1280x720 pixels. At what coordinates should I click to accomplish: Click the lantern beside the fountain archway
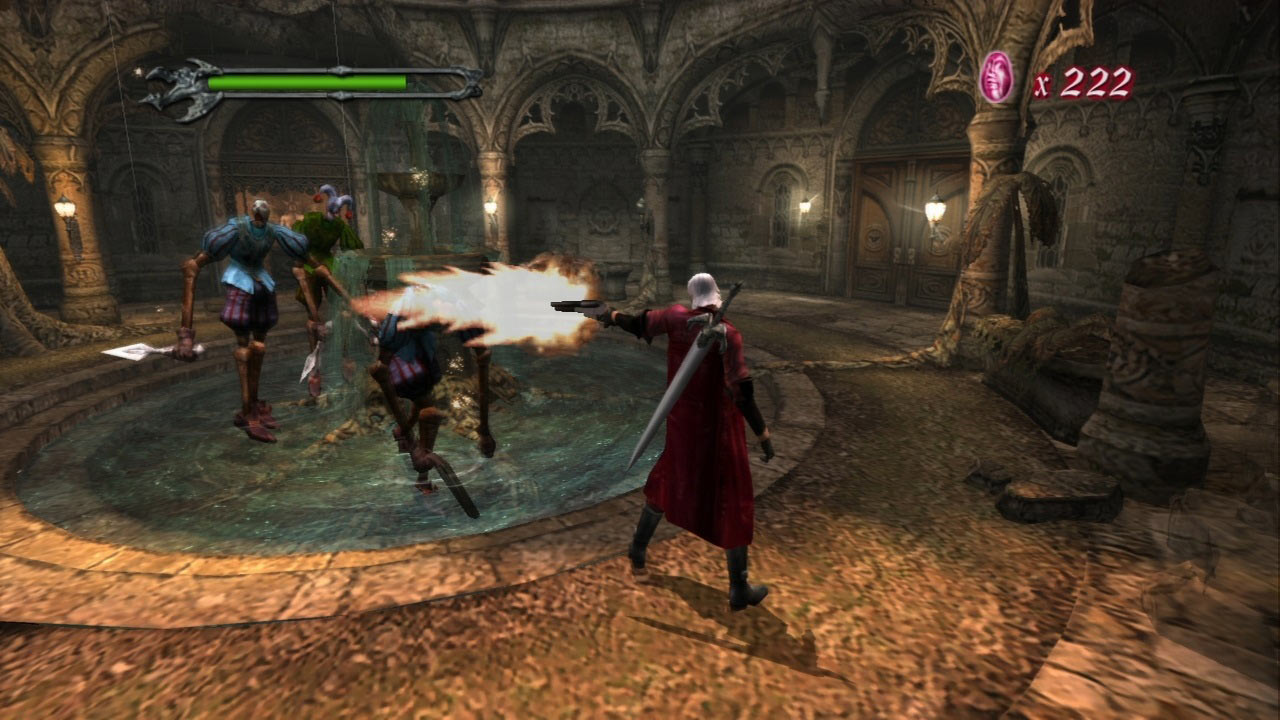tap(489, 205)
